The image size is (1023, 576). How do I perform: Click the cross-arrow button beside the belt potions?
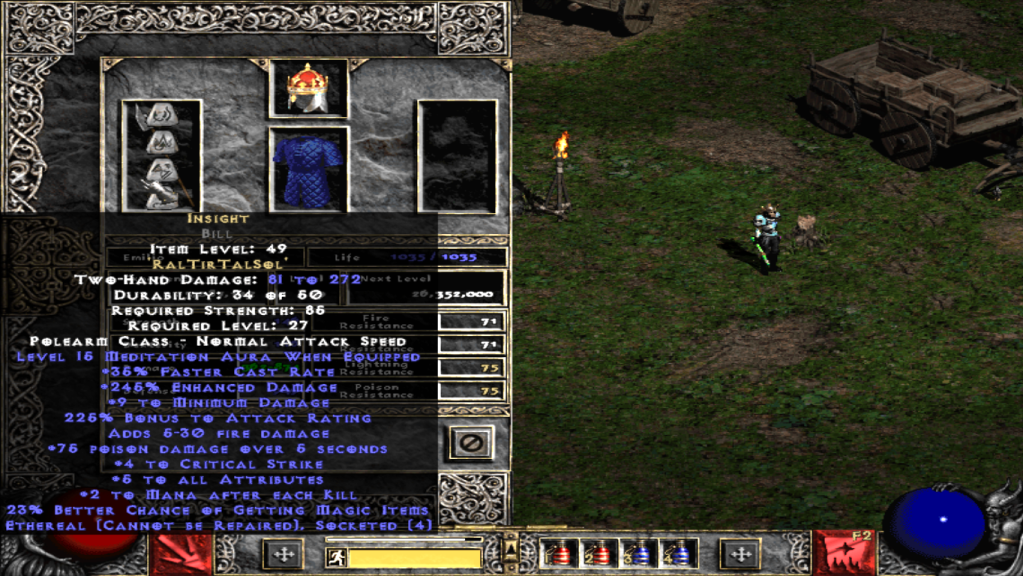coord(740,553)
